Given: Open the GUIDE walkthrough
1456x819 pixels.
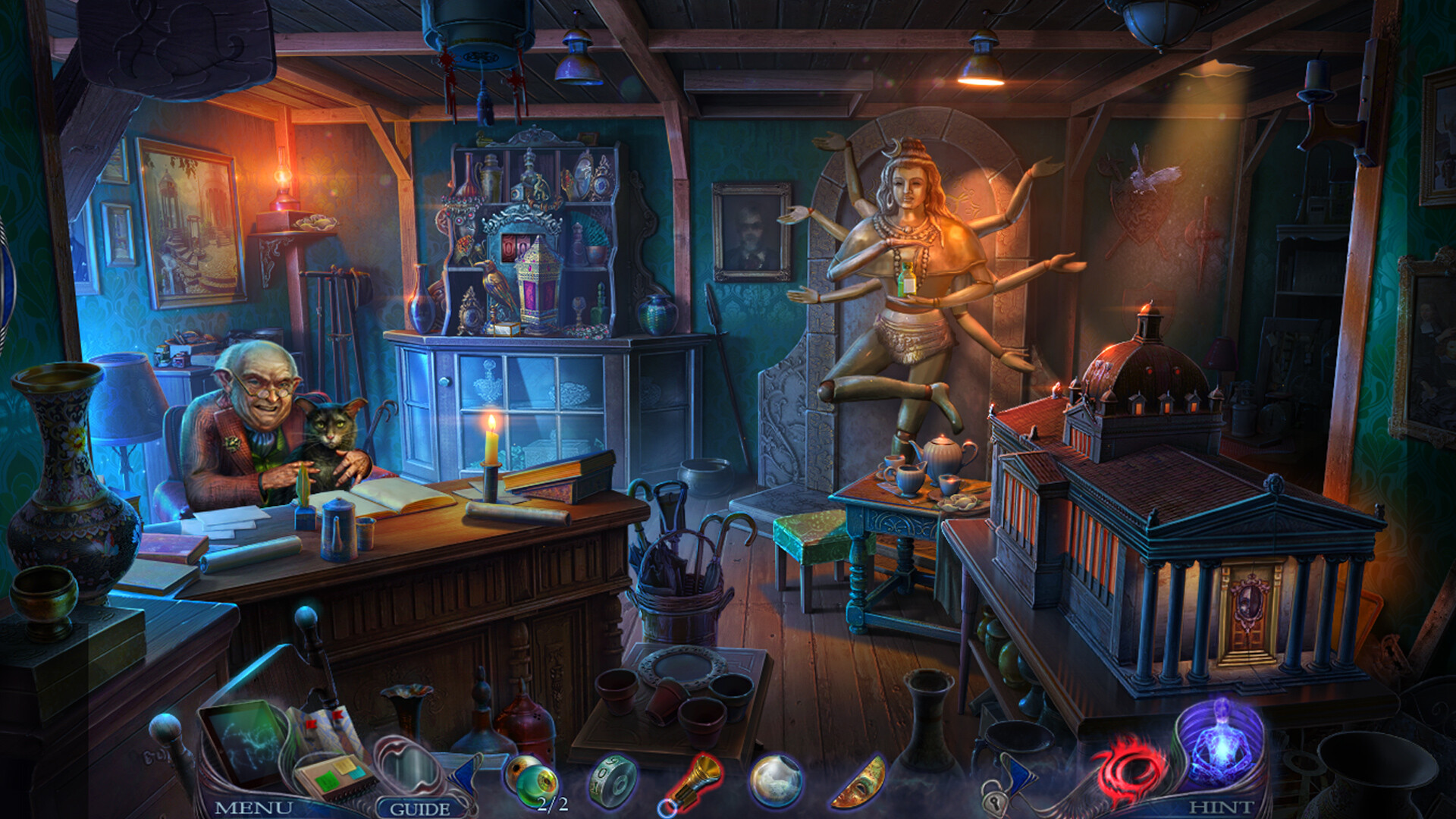Looking at the screenshot, I should pyautogui.click(x=421, y=808).
